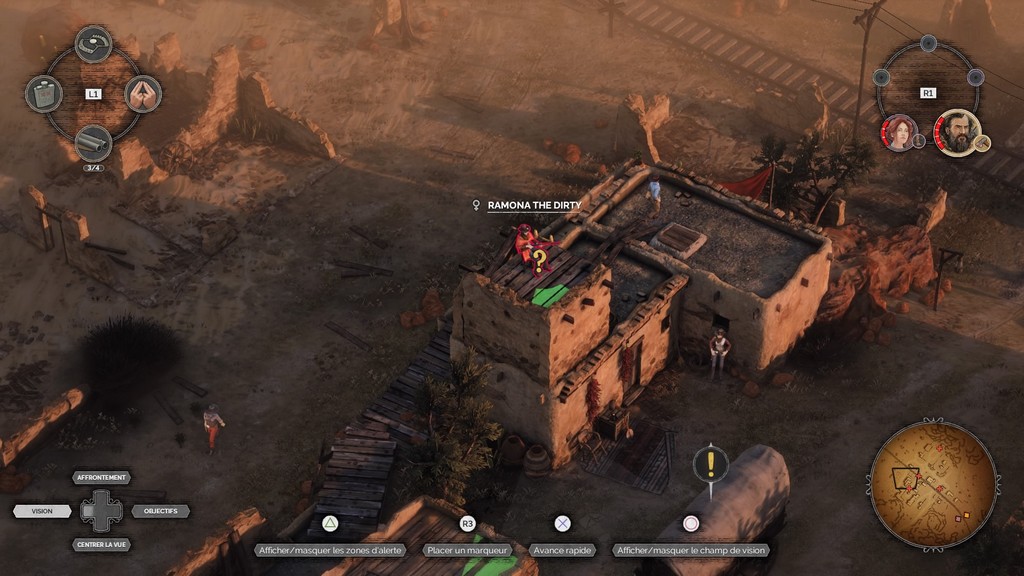Toggle Afficher/masquer le champ de vision
Image resolution: width=1024 pixels, height=576 pixels.
pyautogui.click(x=691, y=550)
